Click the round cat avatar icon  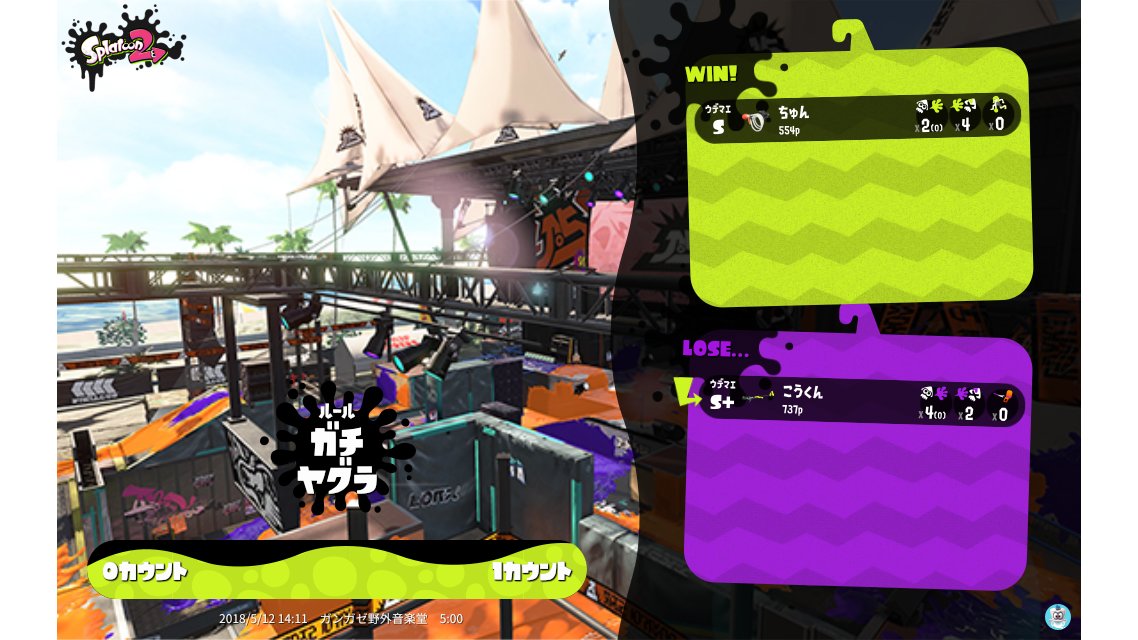[x=1057, y=616]
